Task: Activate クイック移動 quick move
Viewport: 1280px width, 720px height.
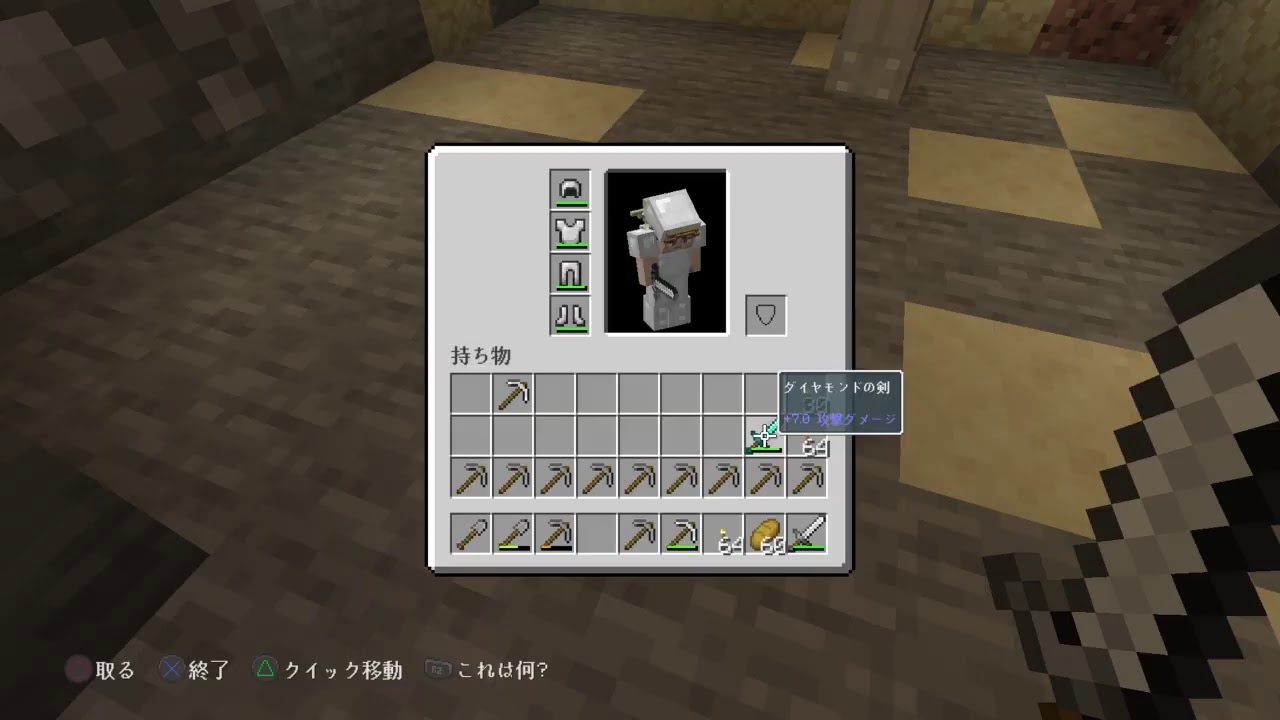Action: click(327, 670)
